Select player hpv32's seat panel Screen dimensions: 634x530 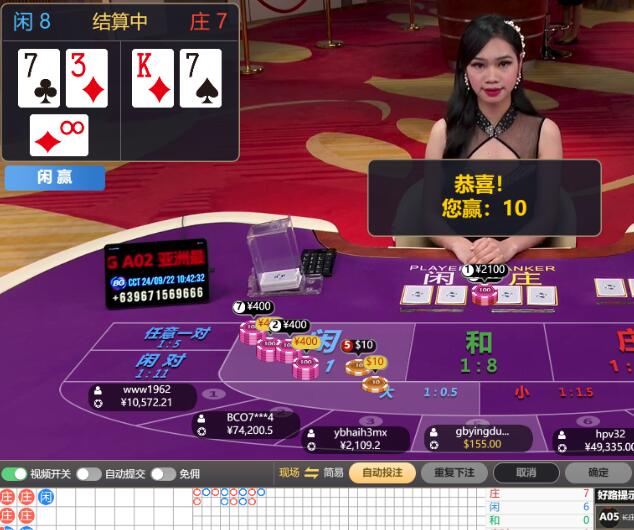click(597, 440)
